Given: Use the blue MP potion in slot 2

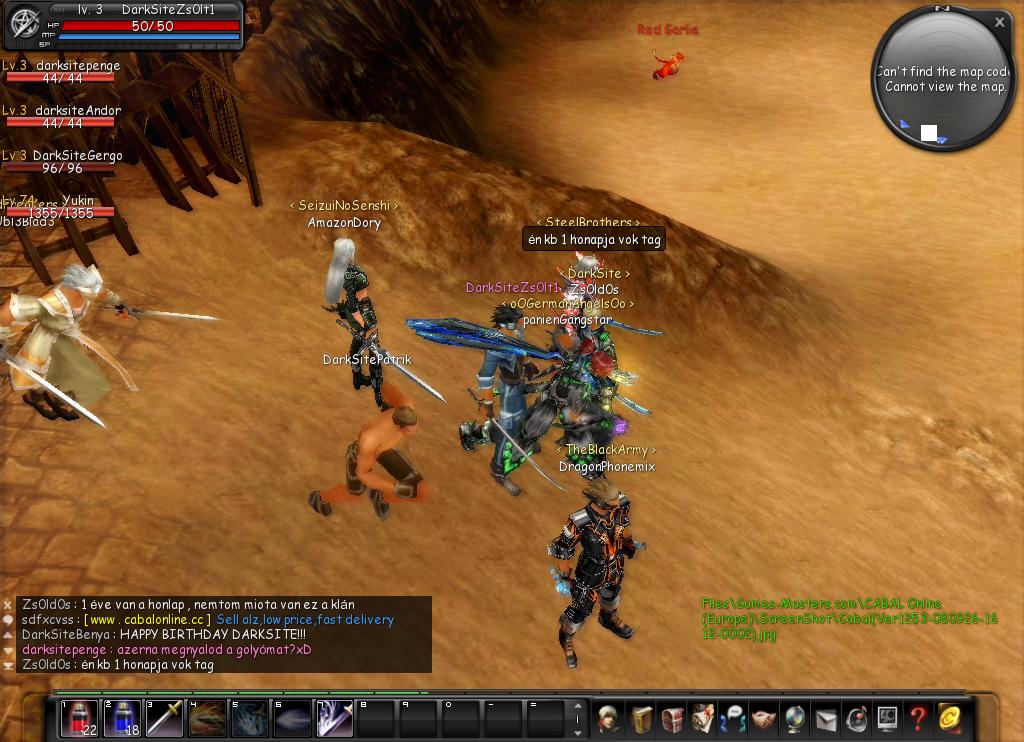Looking at the screenshot, I should (x=122, y=719).
